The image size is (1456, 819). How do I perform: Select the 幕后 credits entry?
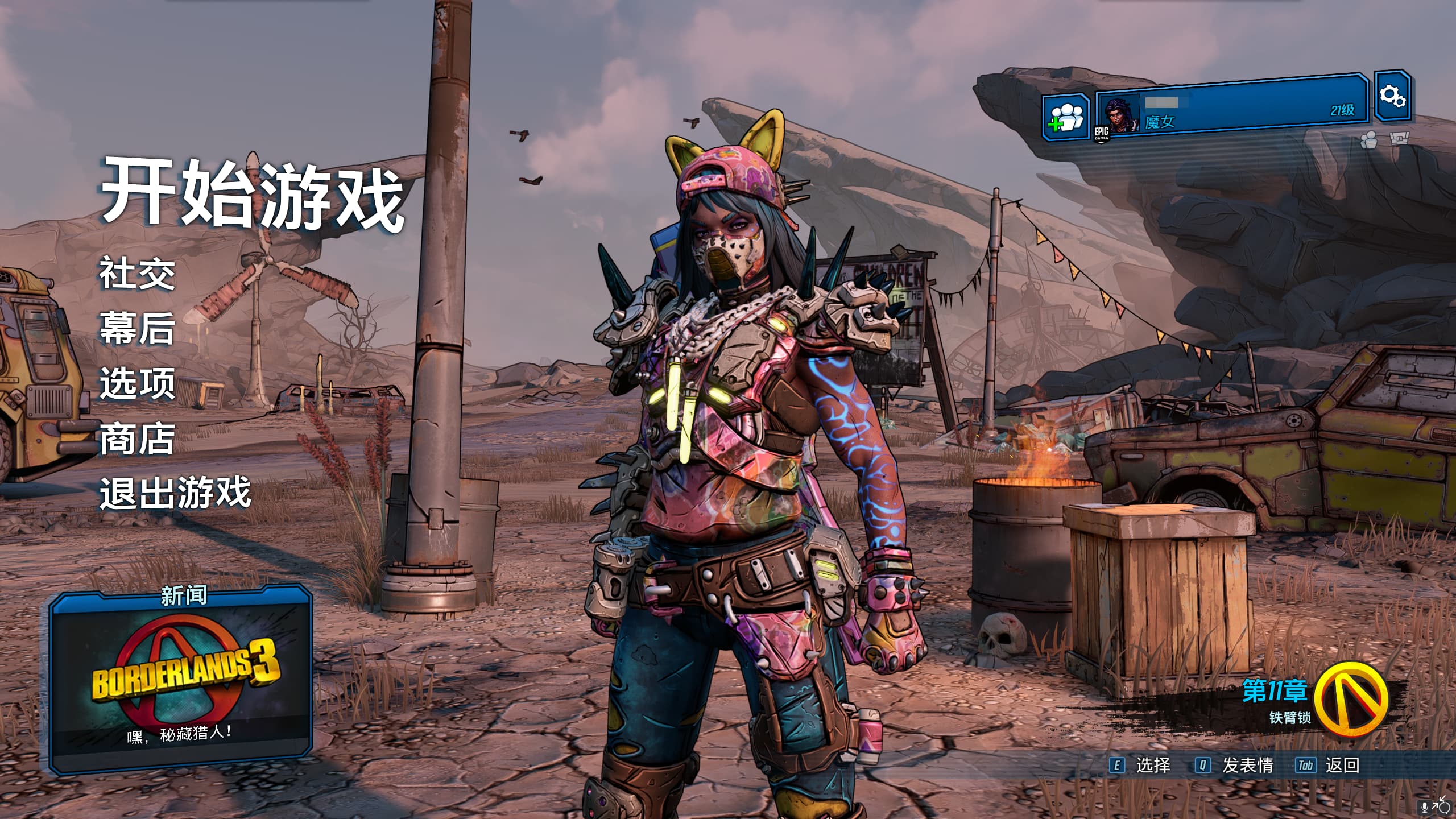137,329
